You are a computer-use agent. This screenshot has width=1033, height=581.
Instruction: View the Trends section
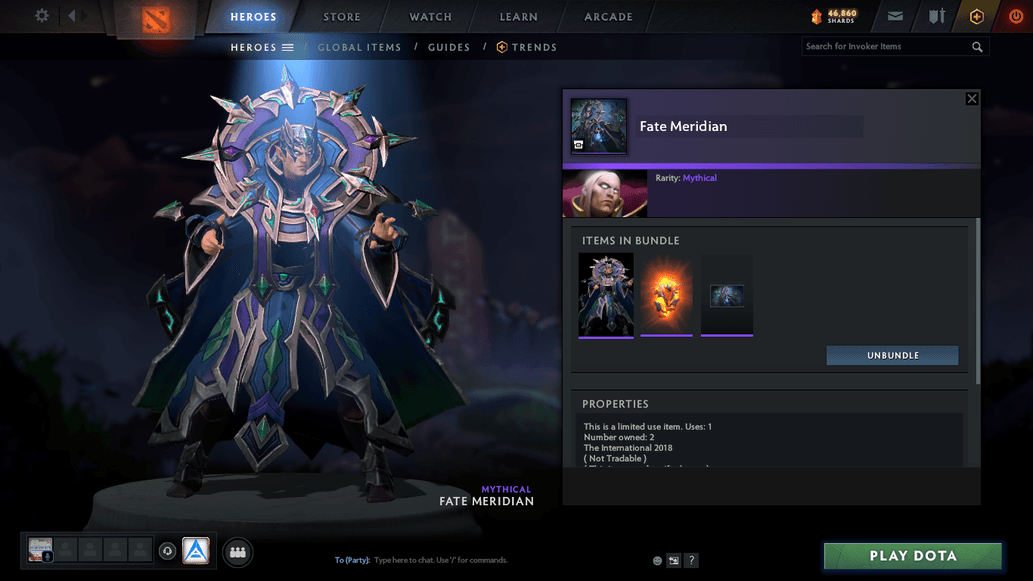coord(527,47)
